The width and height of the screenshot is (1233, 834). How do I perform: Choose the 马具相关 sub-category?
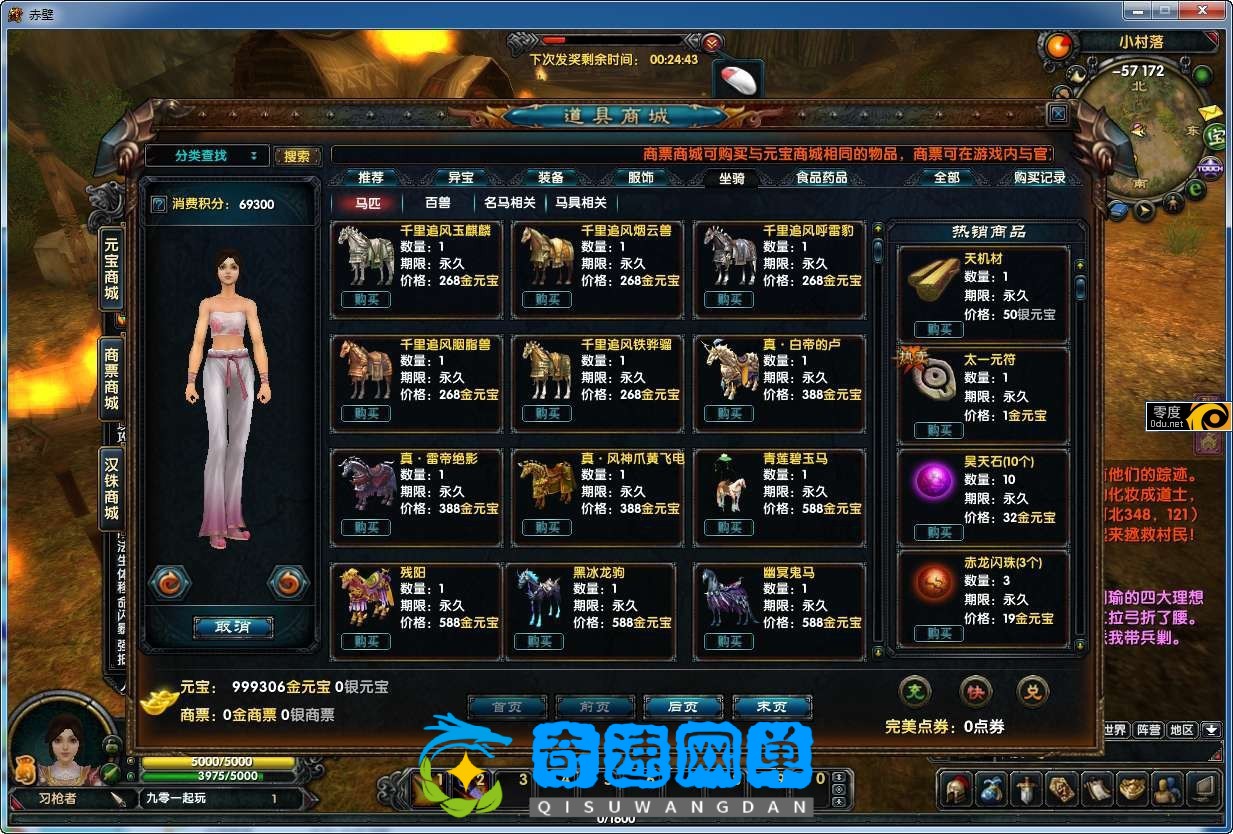point(581,202)
